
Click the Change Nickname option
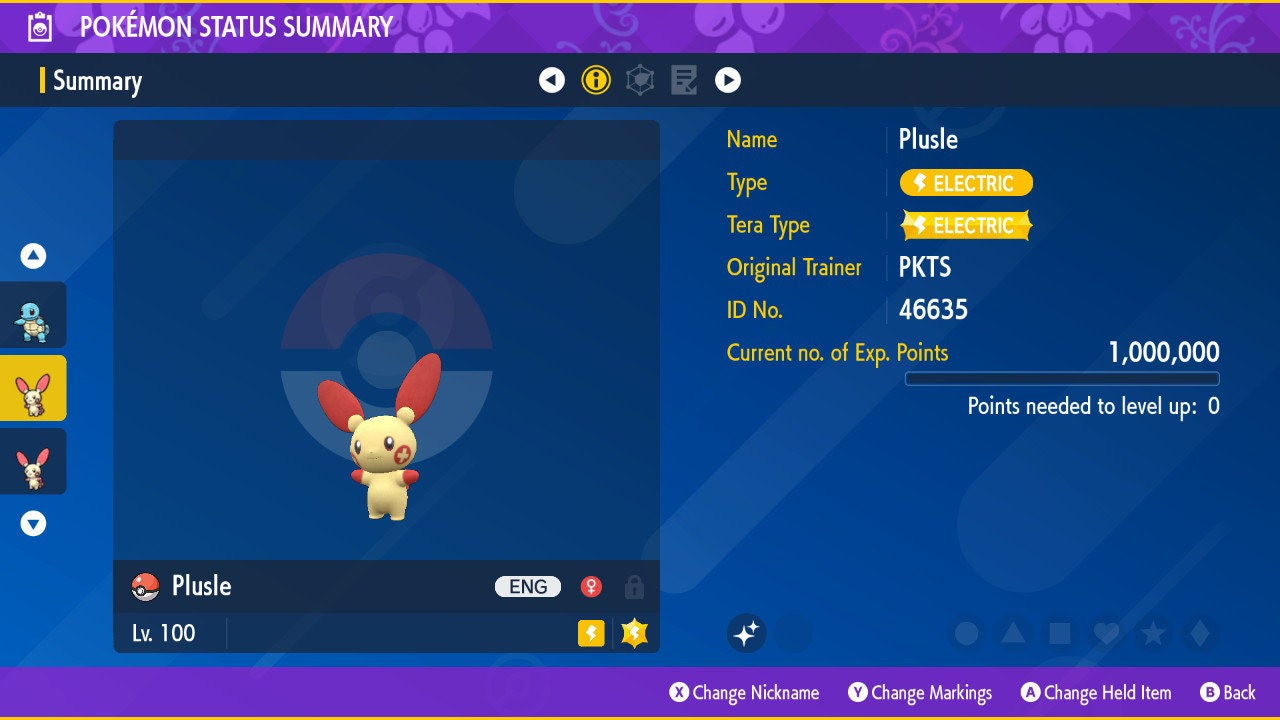[744, 692]
